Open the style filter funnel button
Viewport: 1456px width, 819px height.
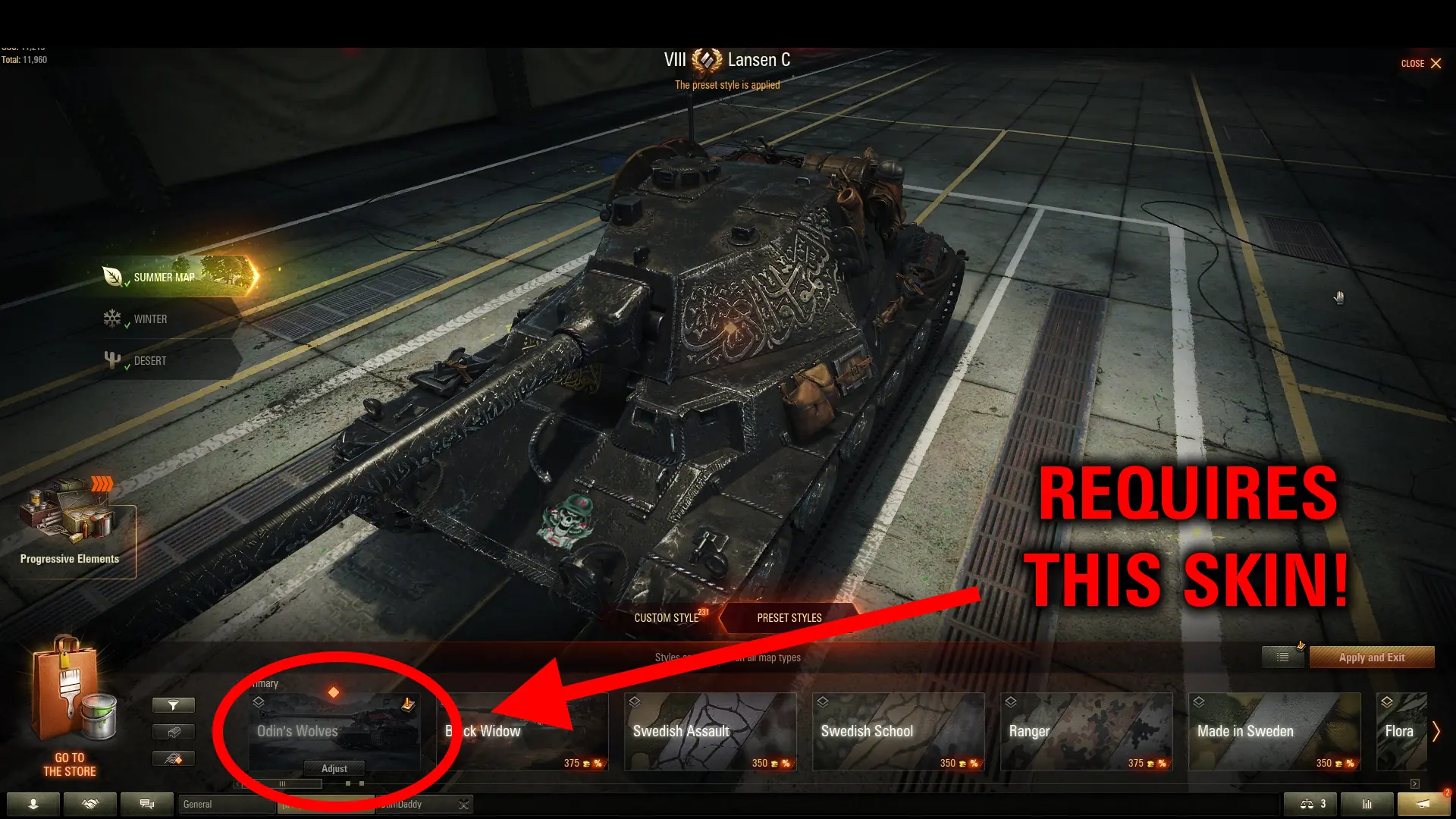[x=174, y=705]
